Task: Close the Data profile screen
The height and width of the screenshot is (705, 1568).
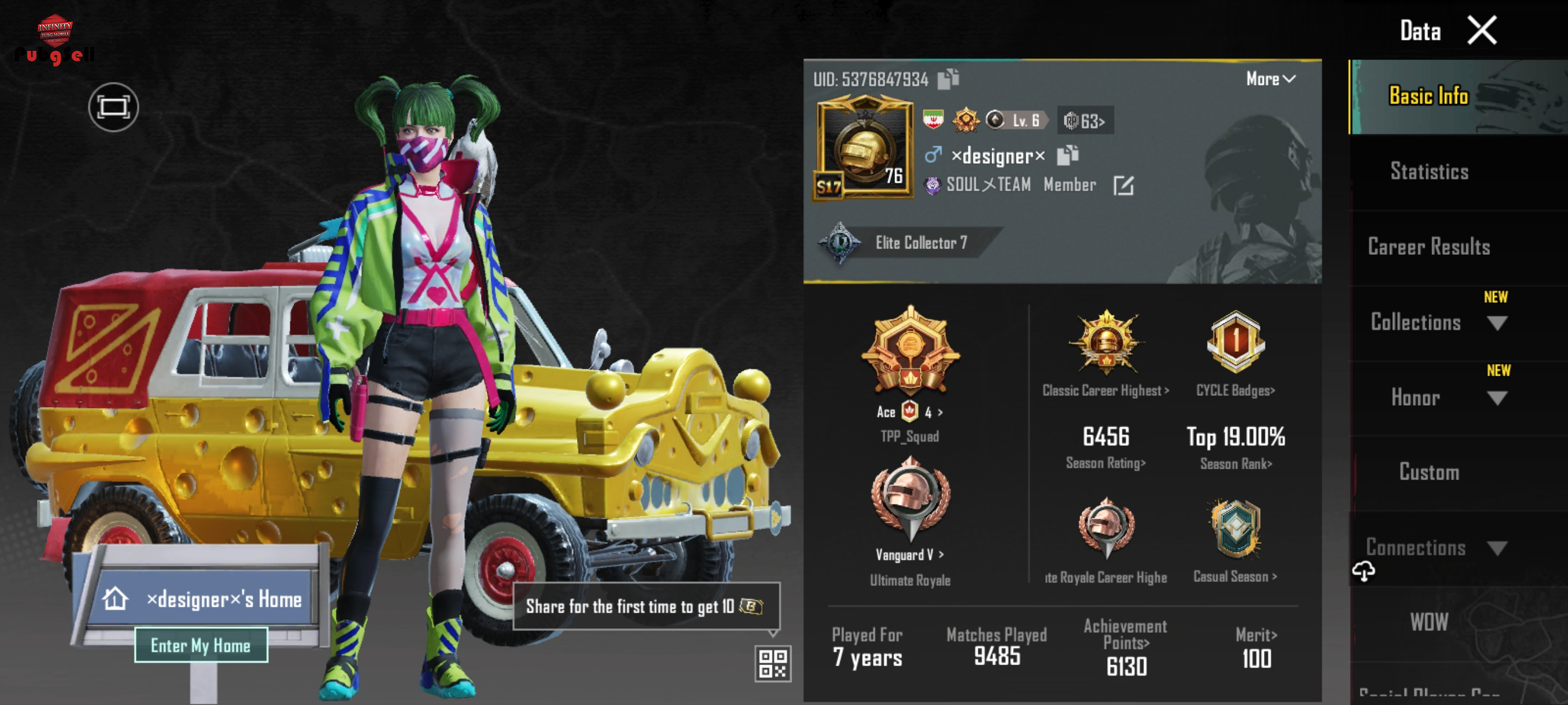Action: (1481, 31)
